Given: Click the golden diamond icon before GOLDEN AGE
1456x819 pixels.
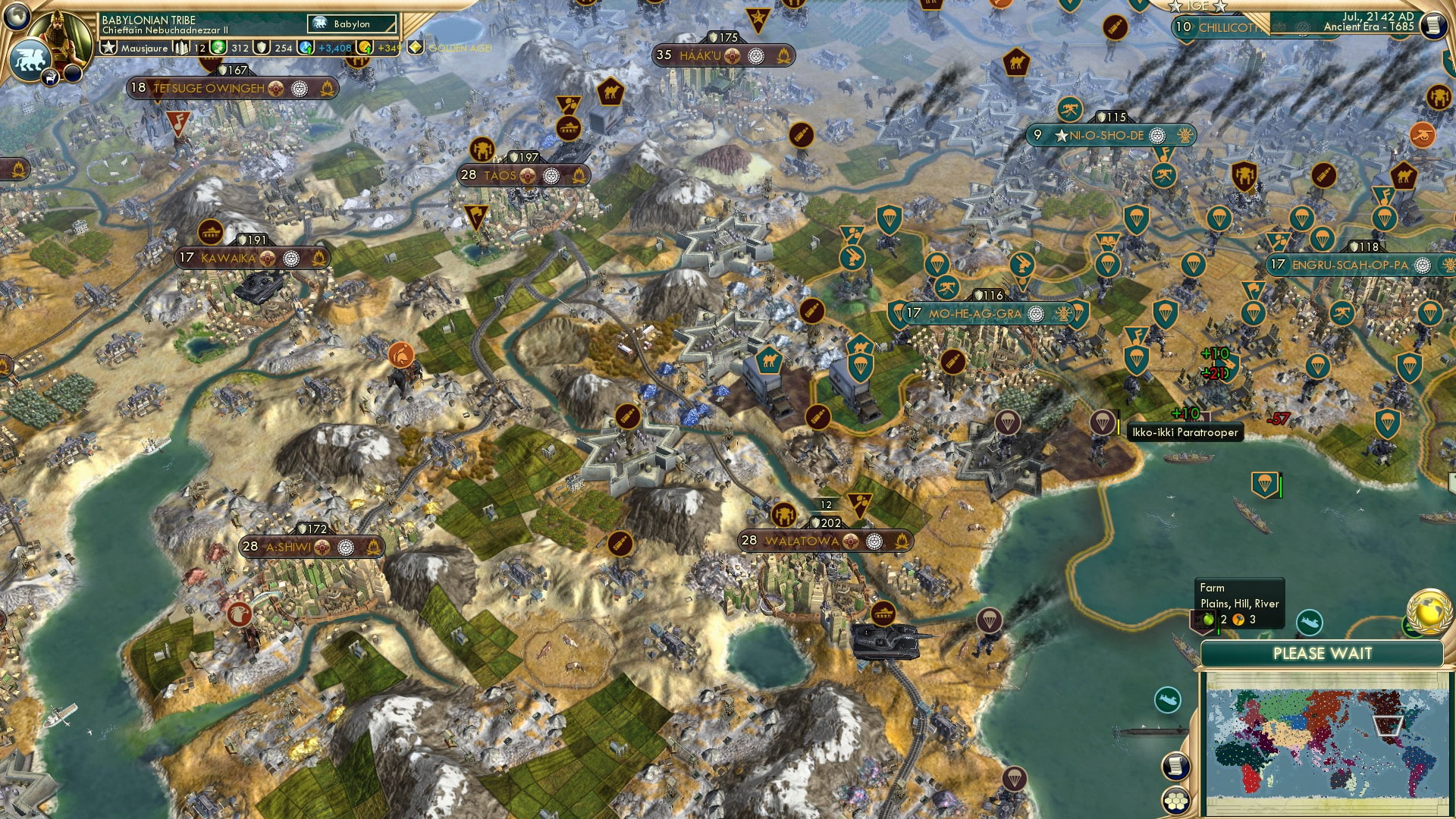Looking at the screenshot, I should 417,47.
